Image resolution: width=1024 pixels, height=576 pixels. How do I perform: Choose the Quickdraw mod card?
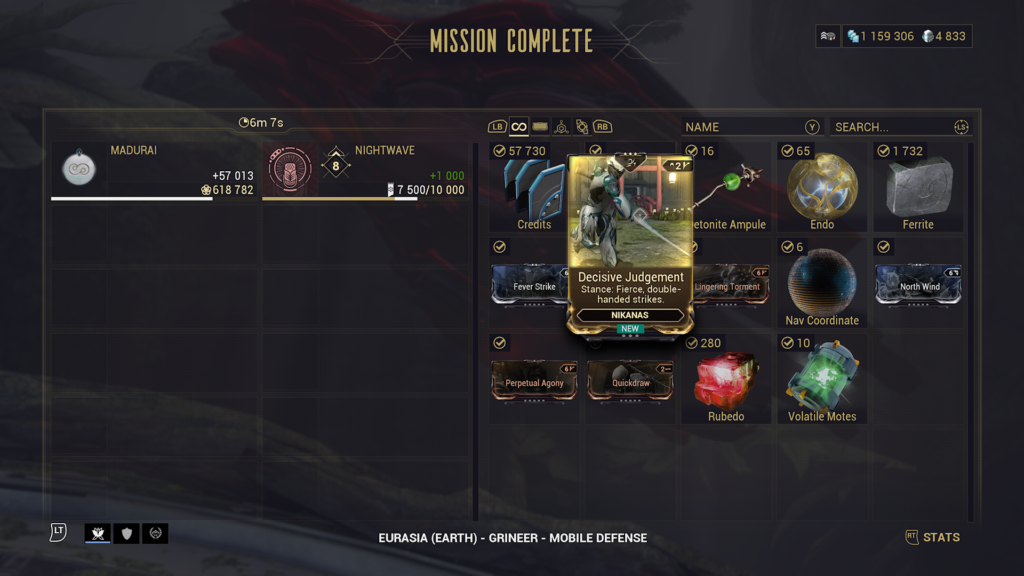630,381
